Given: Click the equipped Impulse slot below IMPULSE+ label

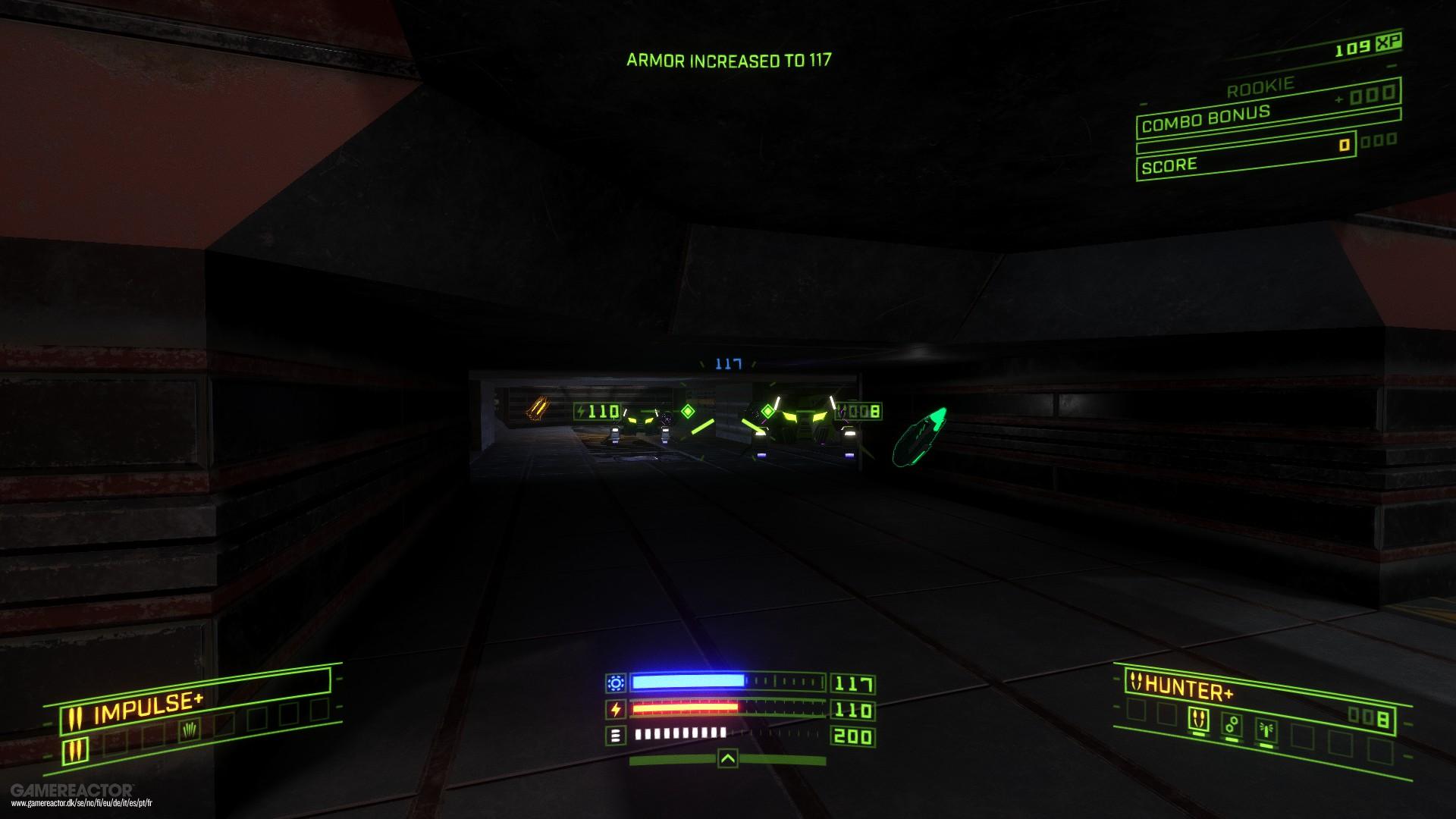Looking at the screenshot, I should pyautogui.click(x=76, y=751).
